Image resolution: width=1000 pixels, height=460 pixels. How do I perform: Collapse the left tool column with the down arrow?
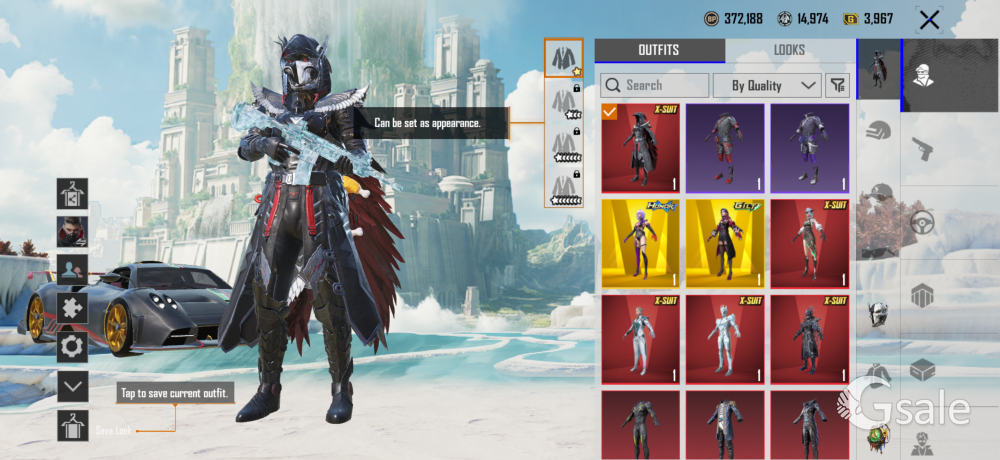point(72,385)
